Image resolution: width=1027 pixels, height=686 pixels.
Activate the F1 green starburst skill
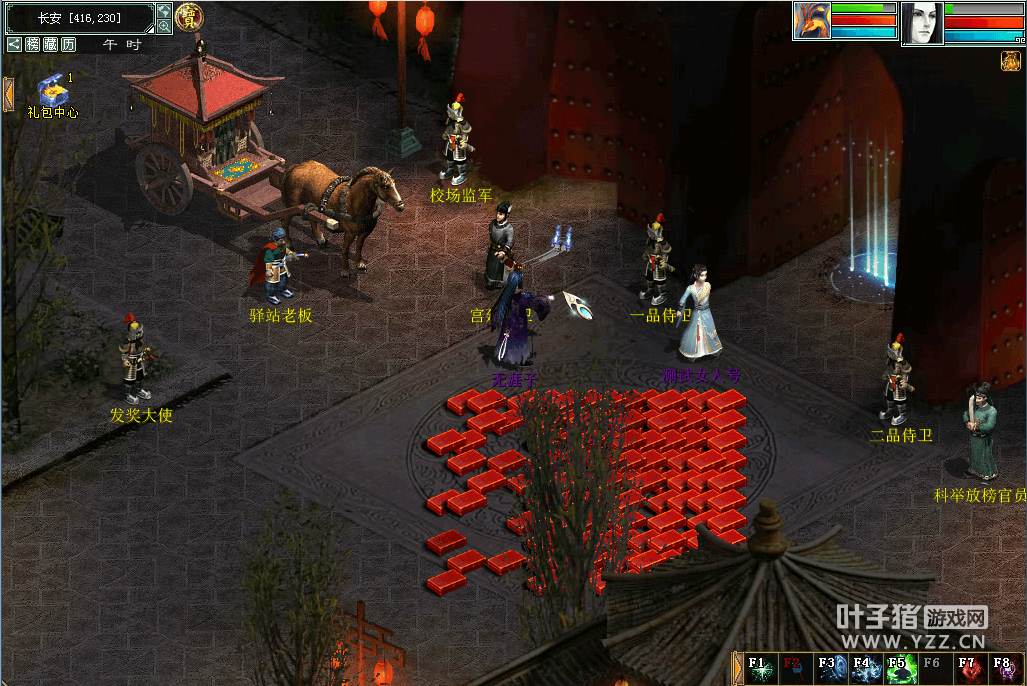pos(759,669)
